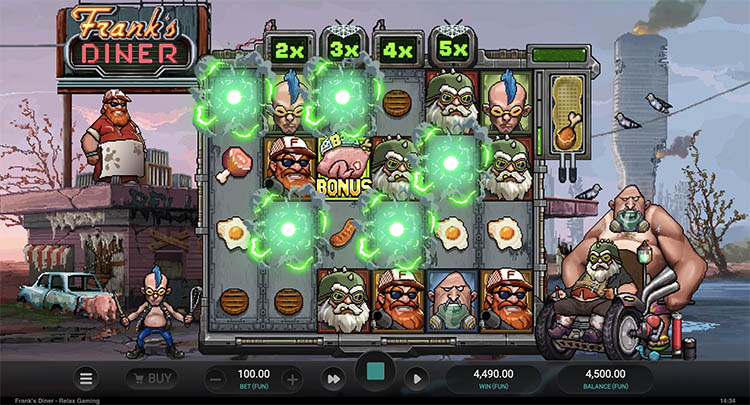The height and width of the screenshot is (405, 750).
Task: Increase the bet with the plus button
Action: pyautogui.click(x=291, y=379)
